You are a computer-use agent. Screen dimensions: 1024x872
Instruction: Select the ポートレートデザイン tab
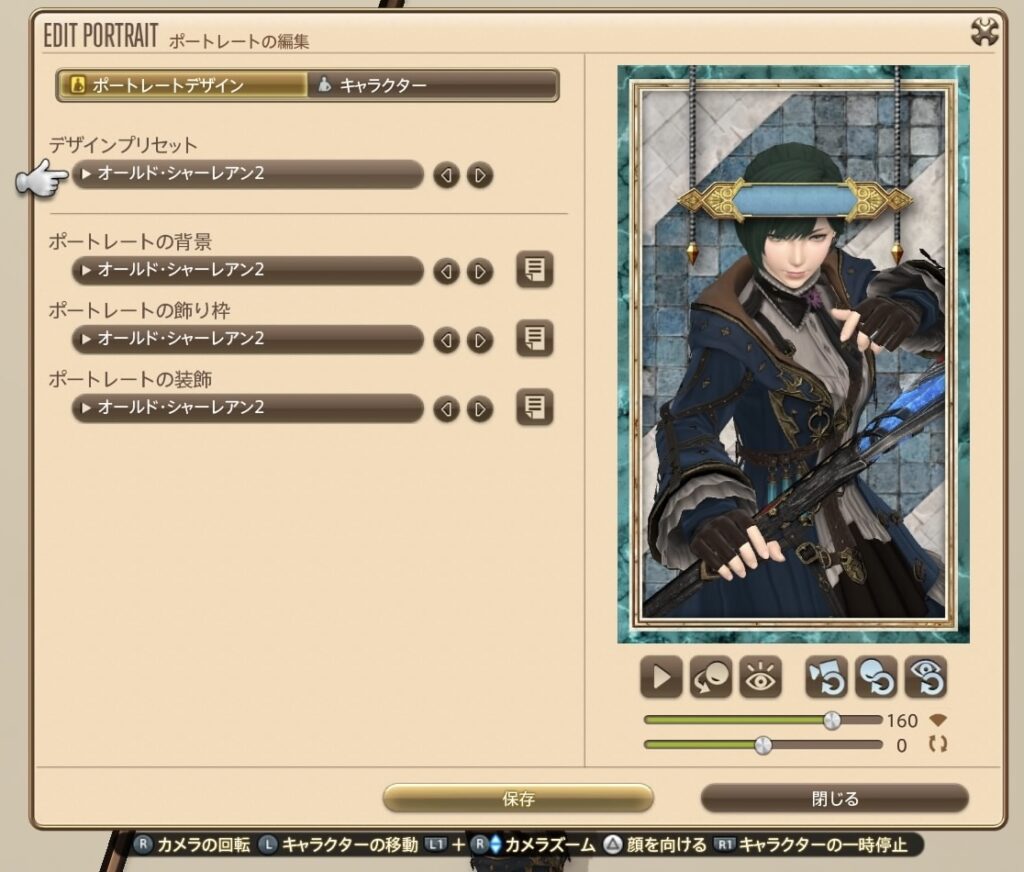pos(182,85)
